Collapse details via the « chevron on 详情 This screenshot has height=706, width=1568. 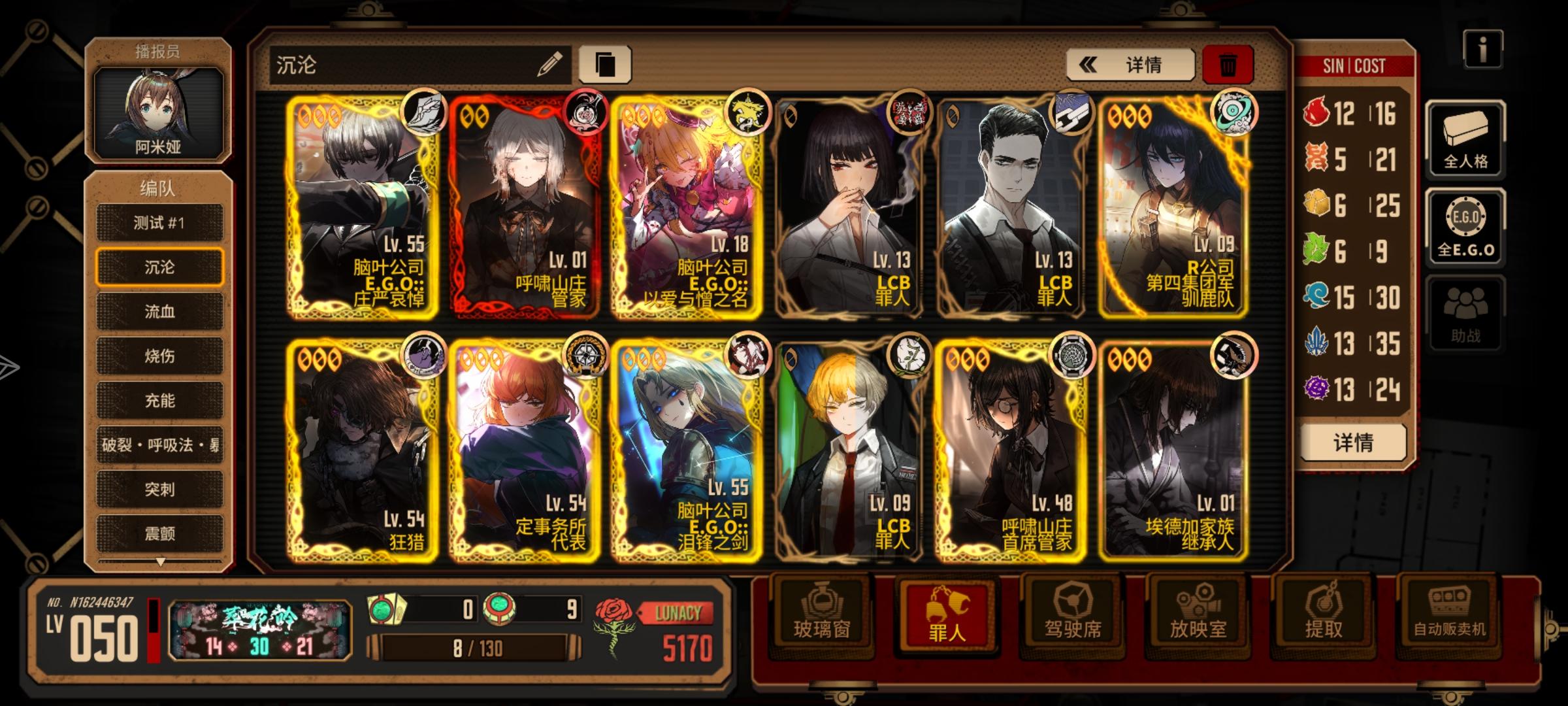[x=1087, y=64]
